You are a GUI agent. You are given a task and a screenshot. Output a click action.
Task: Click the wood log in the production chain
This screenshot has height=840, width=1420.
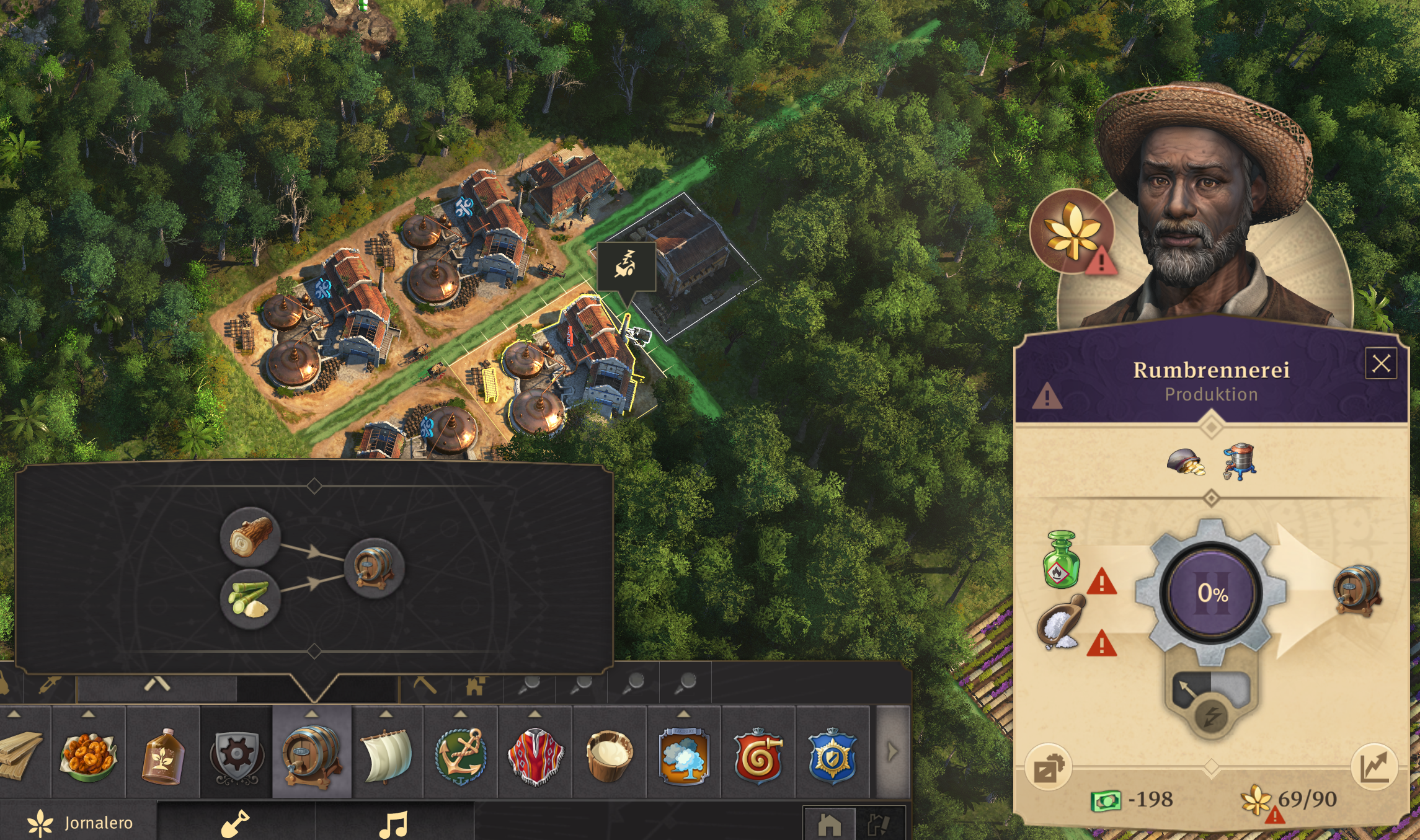251,536
